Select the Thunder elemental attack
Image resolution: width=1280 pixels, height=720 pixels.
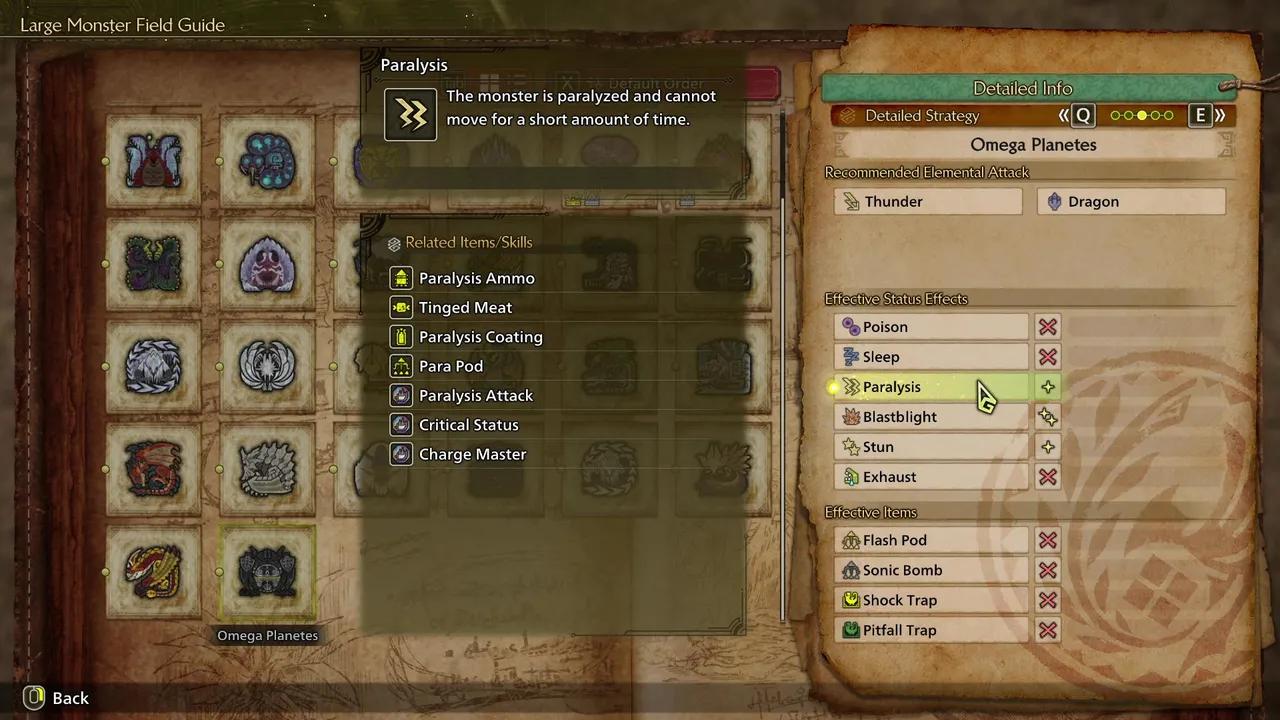[x=928, y=201]
